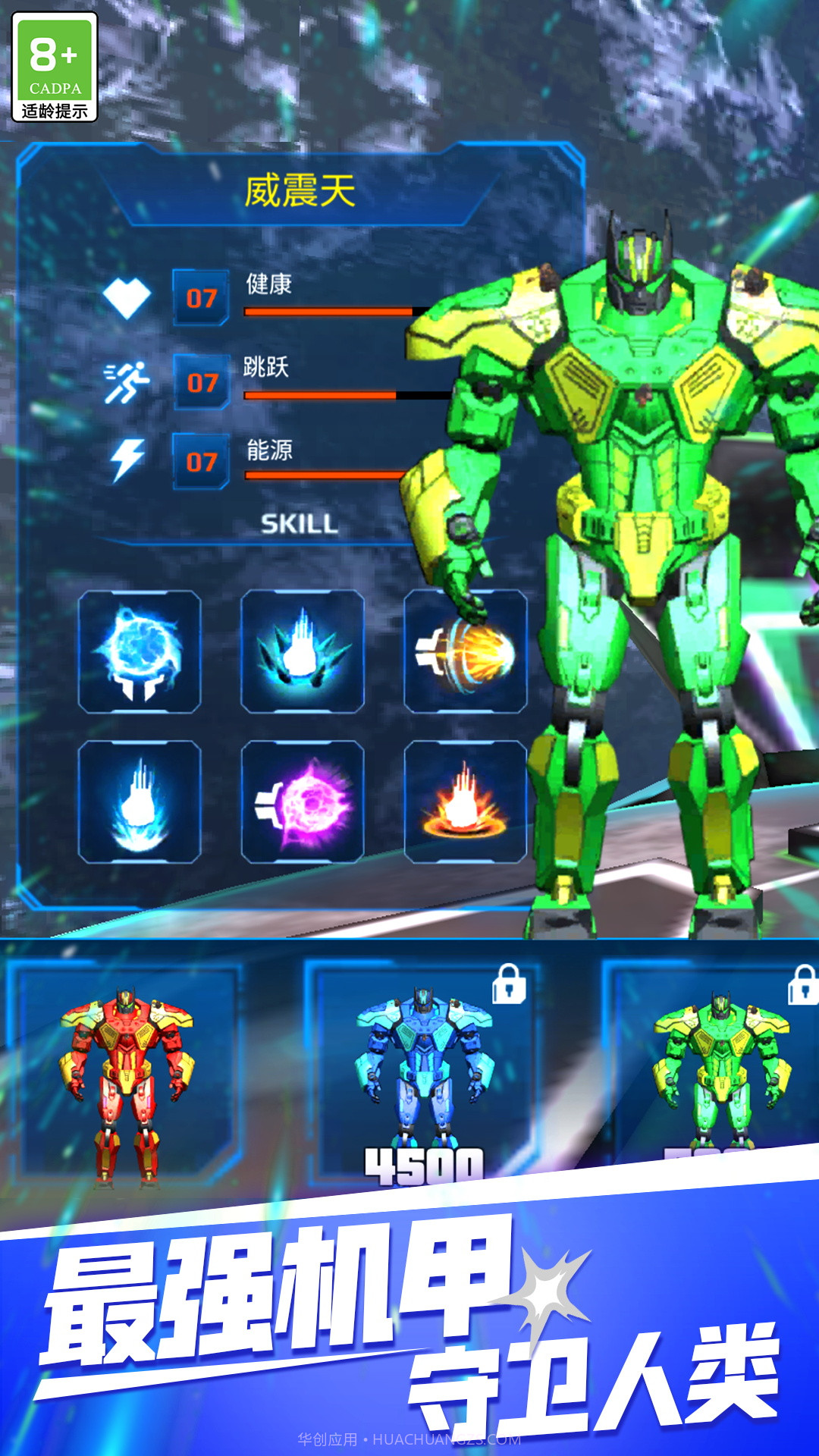Select the purple energy orb skill

click(x=303, y=802)
